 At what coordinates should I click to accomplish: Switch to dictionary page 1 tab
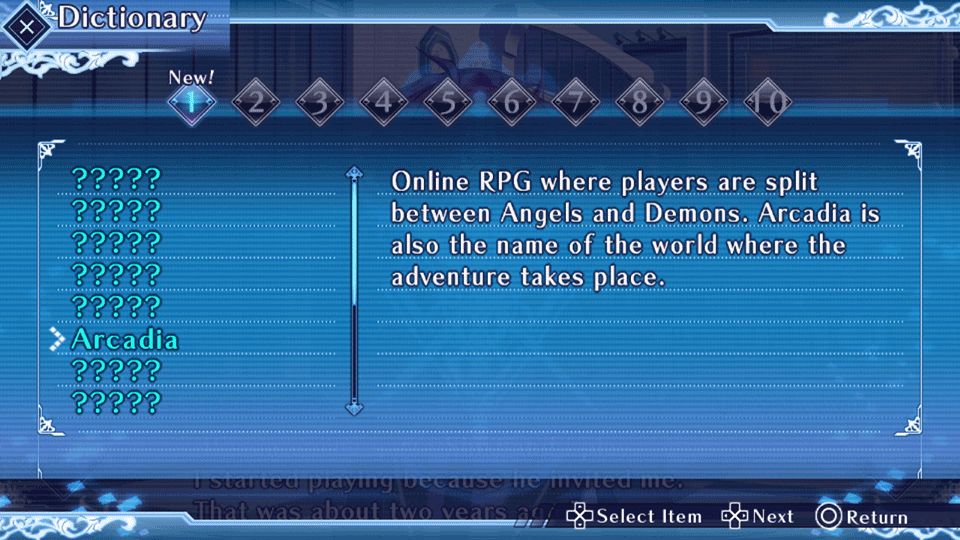coord(190,101)
